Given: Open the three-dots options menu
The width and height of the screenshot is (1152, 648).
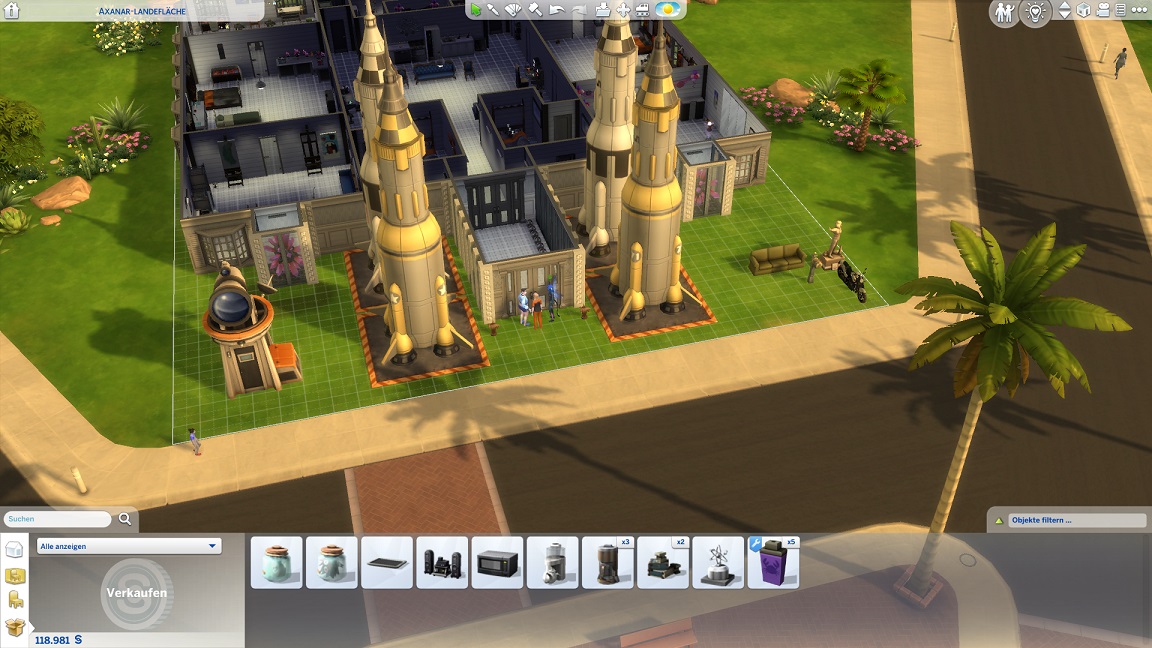Looking at the screenshot, I should coord(1138,11).
